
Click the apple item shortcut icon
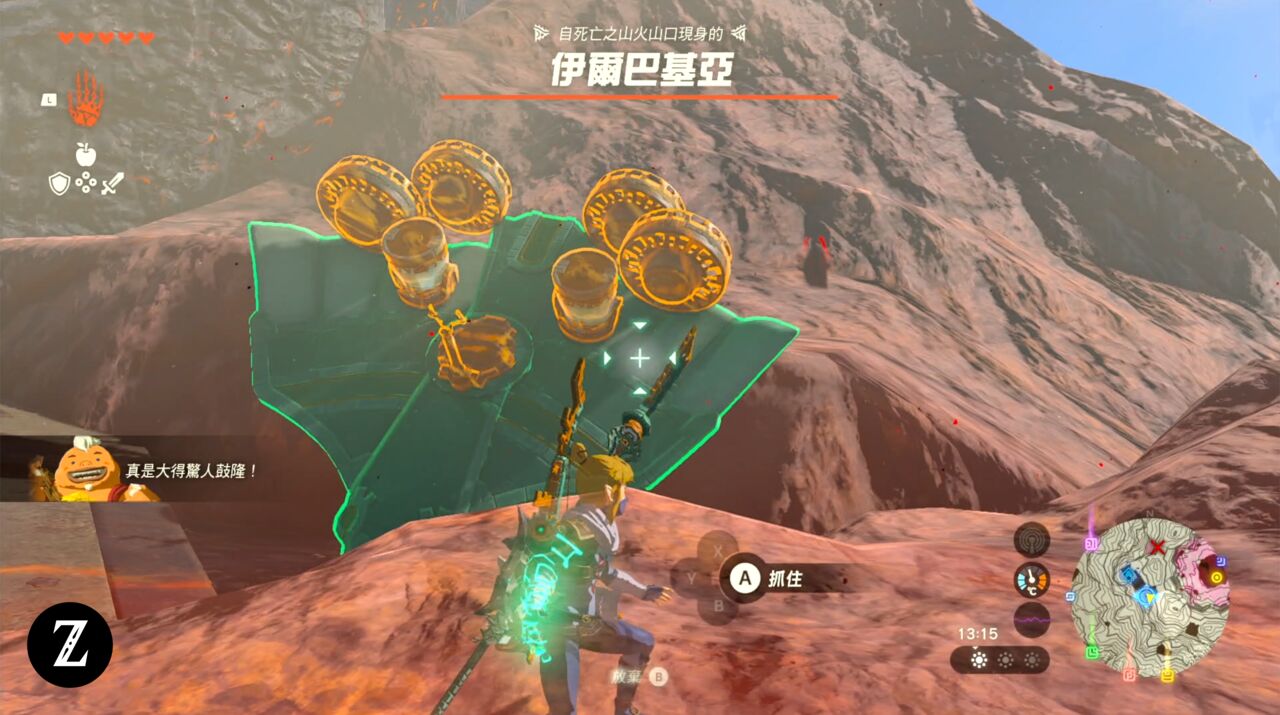coord(86,154)
